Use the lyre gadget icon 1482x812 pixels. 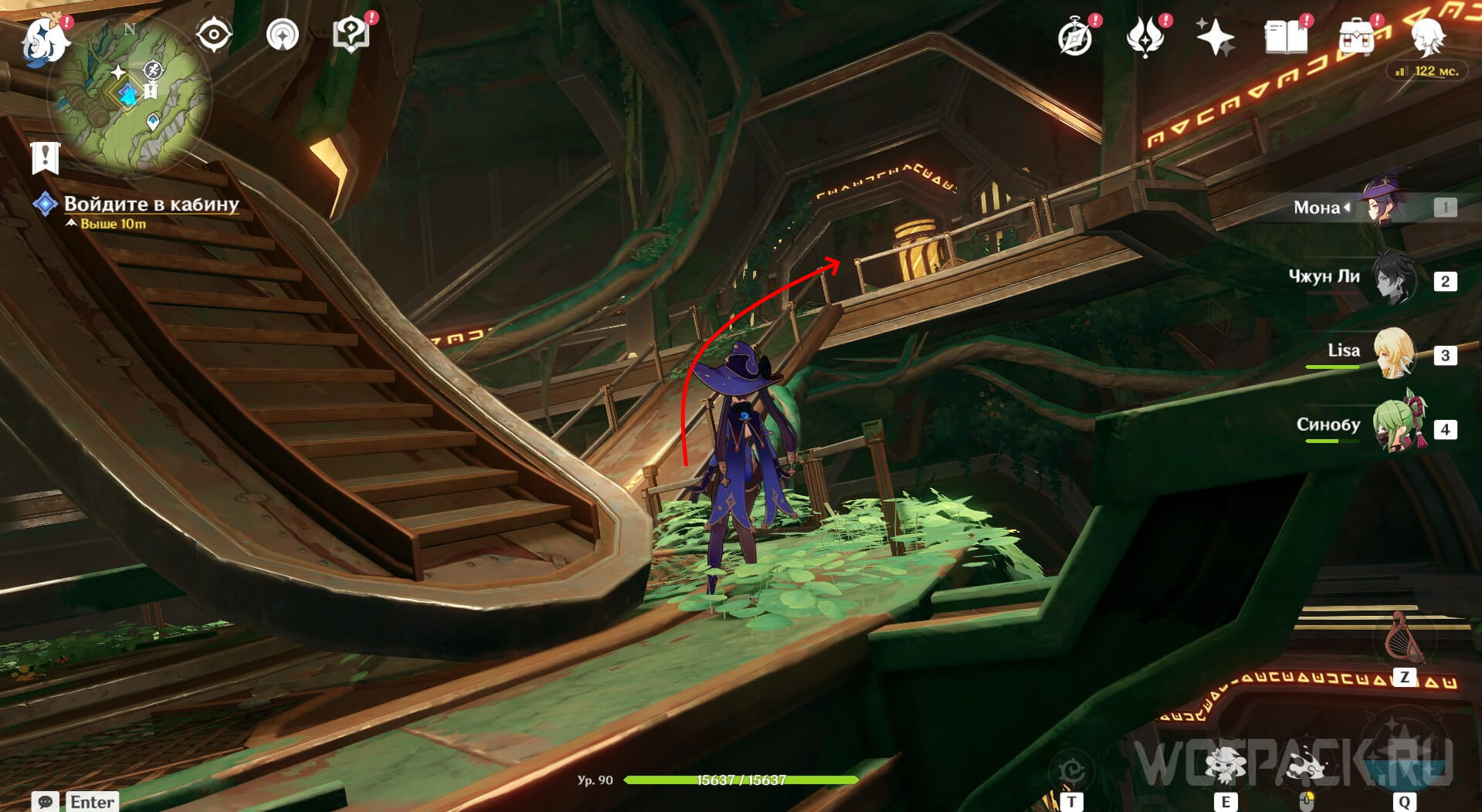tap(1405, 638)
